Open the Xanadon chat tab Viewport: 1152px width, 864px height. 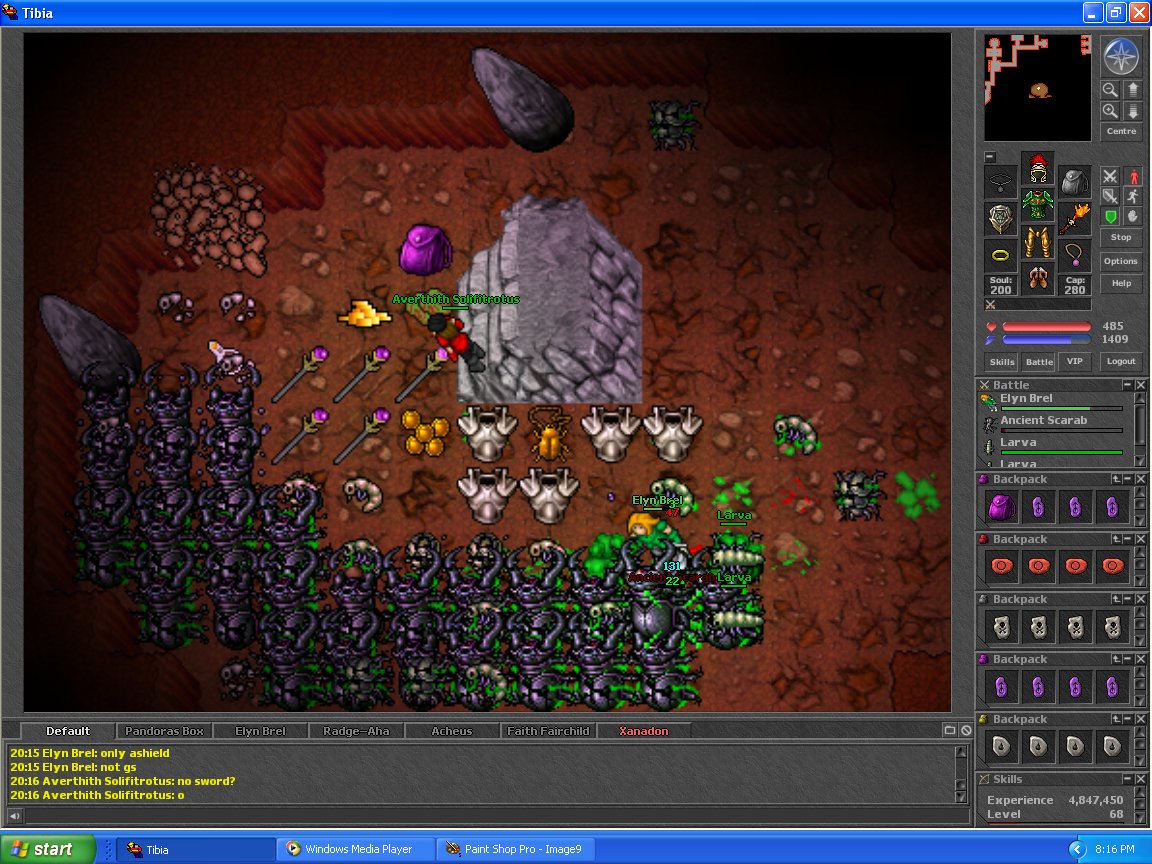coord(643,731)
